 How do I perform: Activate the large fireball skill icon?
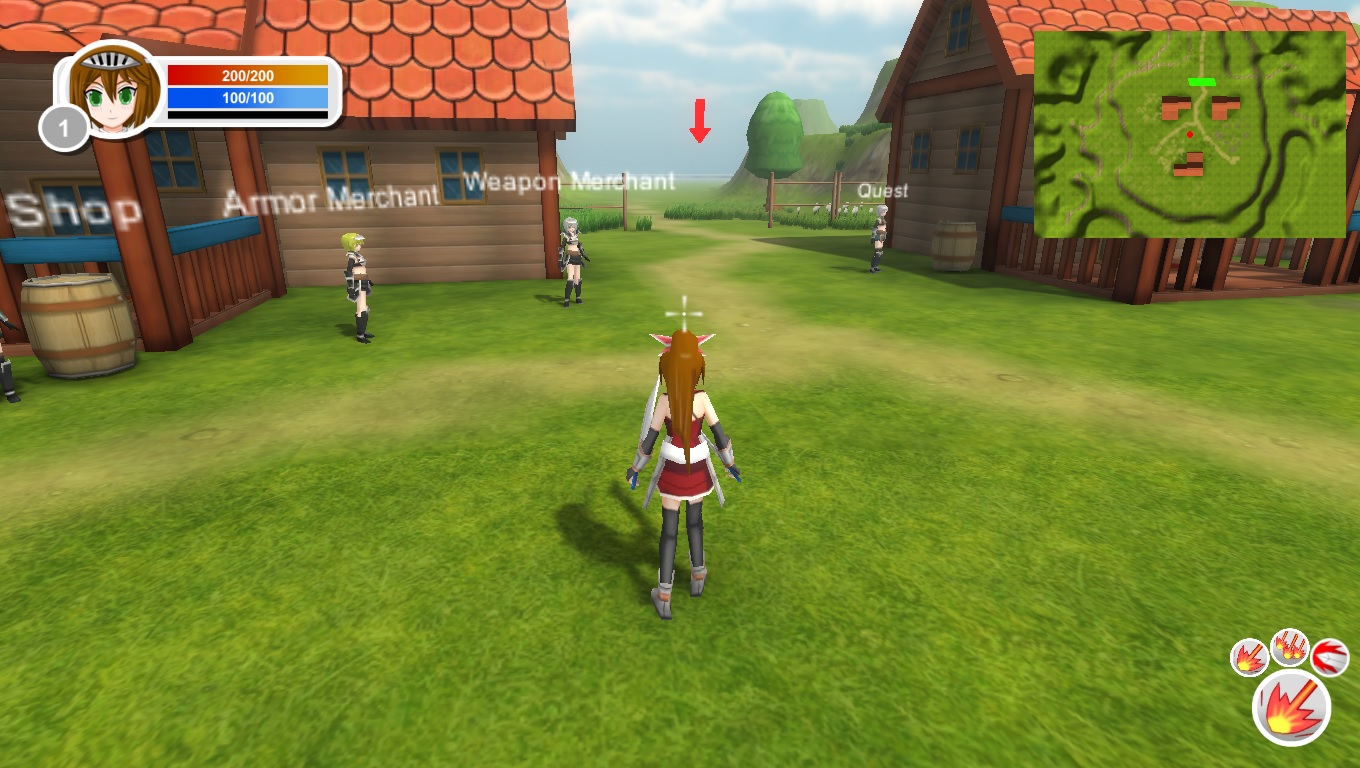click(1291, 707)
